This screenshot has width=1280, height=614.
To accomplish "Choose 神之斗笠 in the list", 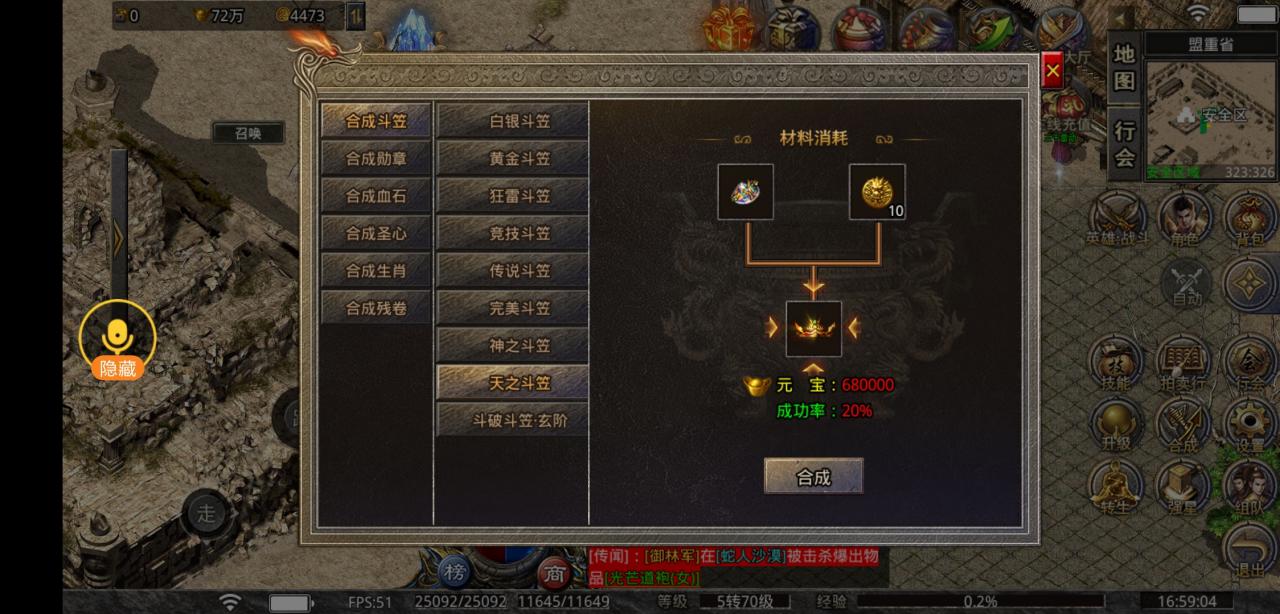I will click(512, 346).
